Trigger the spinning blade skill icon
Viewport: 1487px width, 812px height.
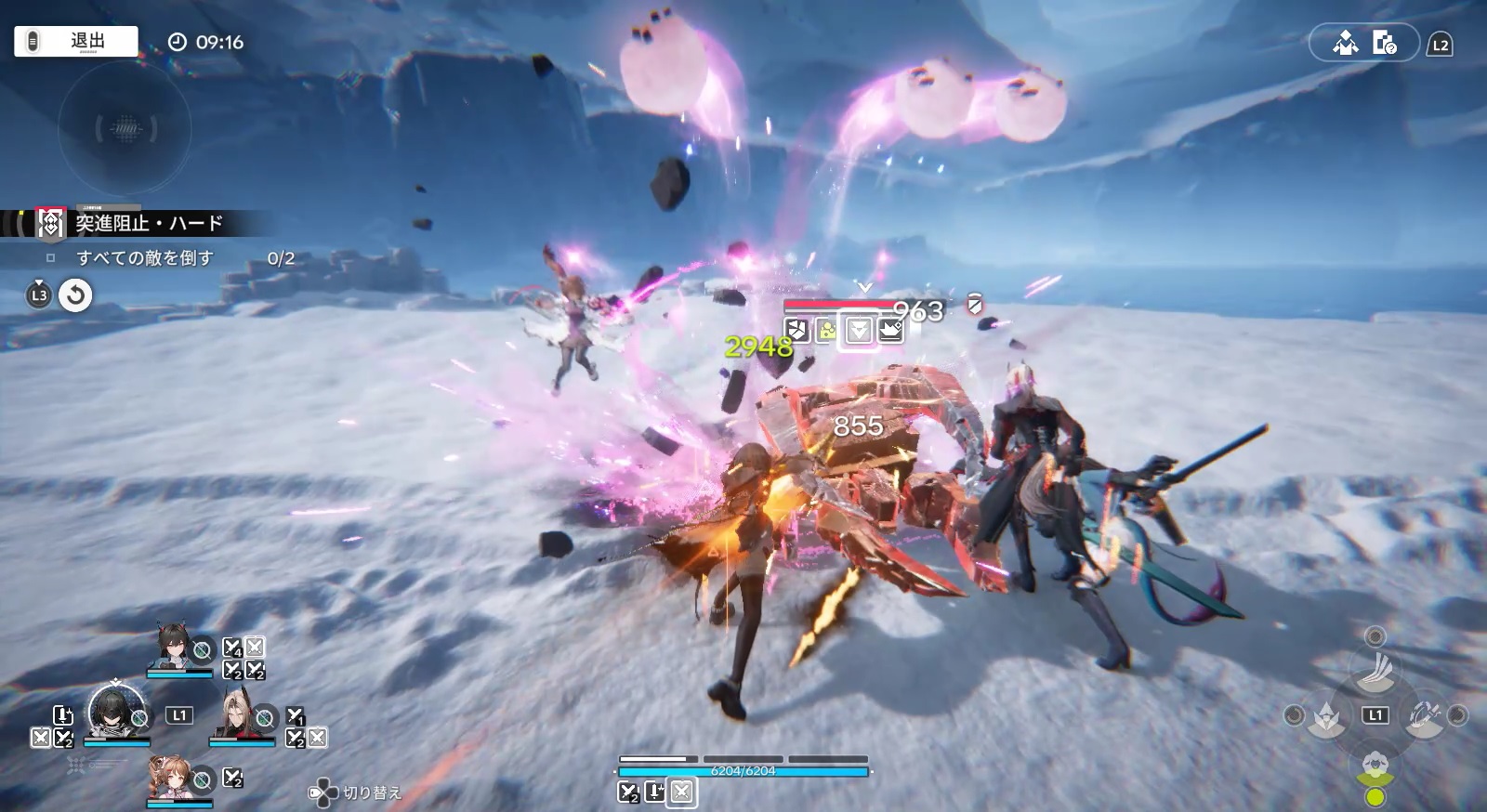[1425, 715]
